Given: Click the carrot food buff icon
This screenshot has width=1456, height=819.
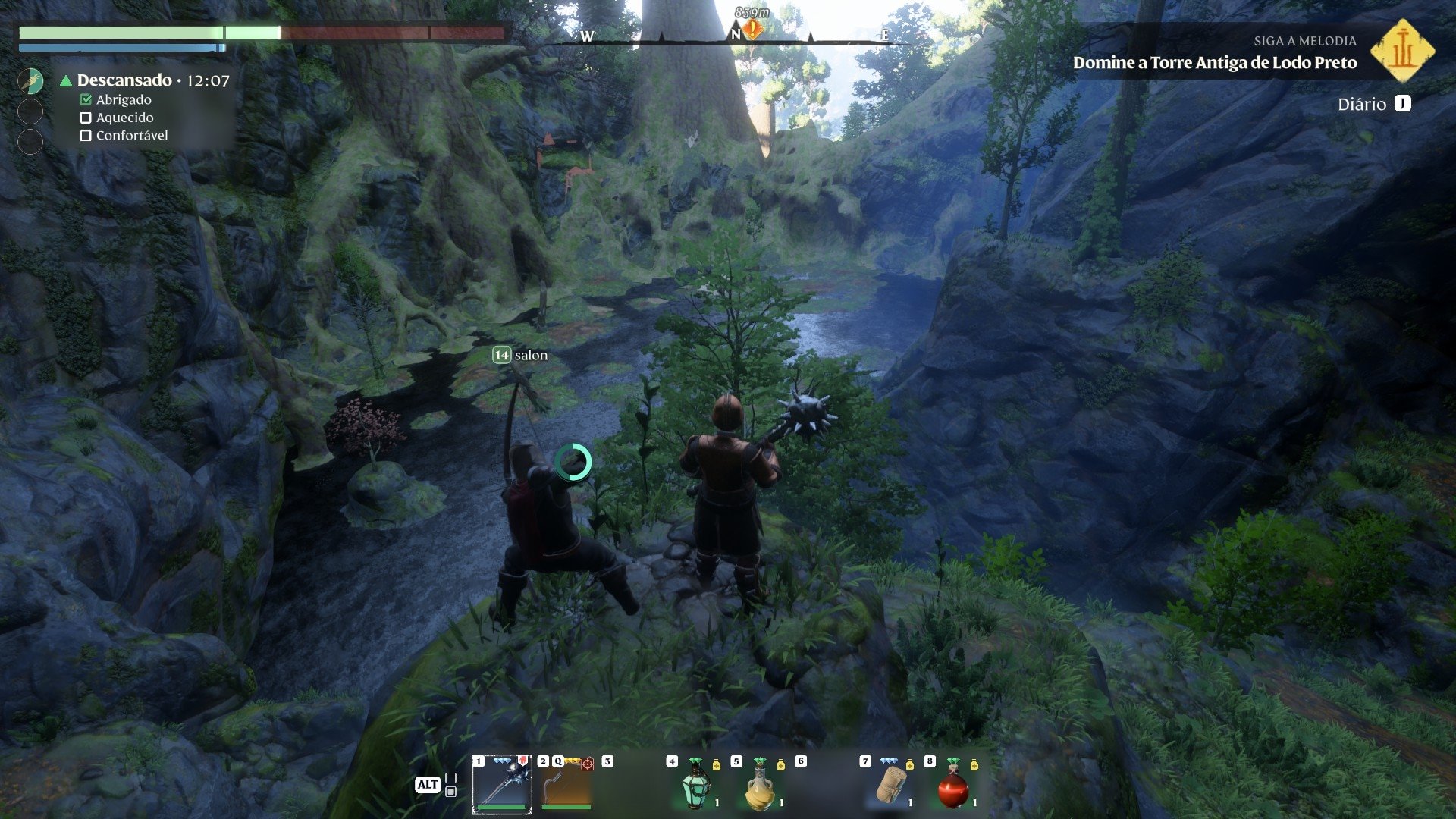Looking at the screenshot, I should click(30, 80).
